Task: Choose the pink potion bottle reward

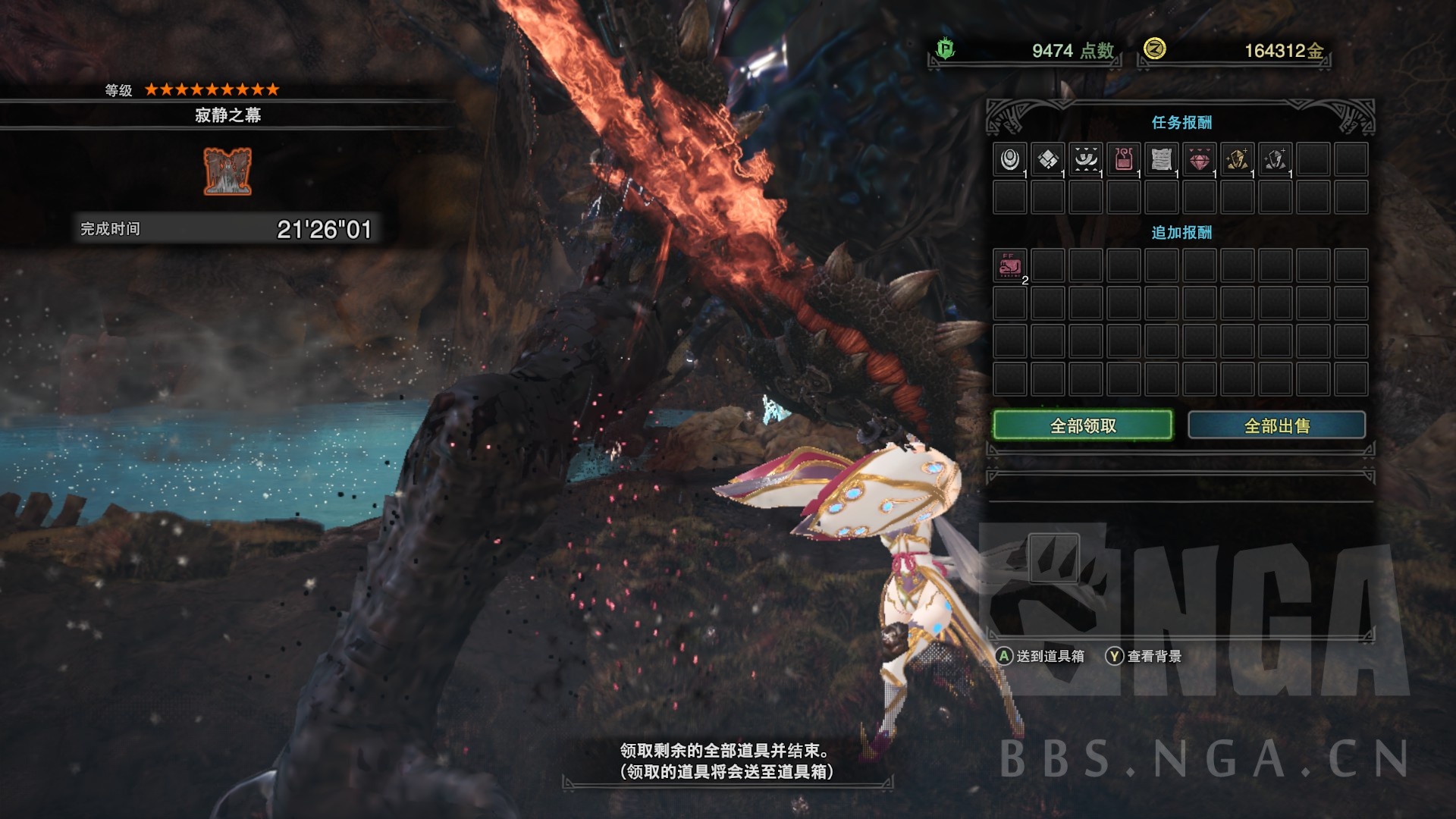Action: point(1124,159)
